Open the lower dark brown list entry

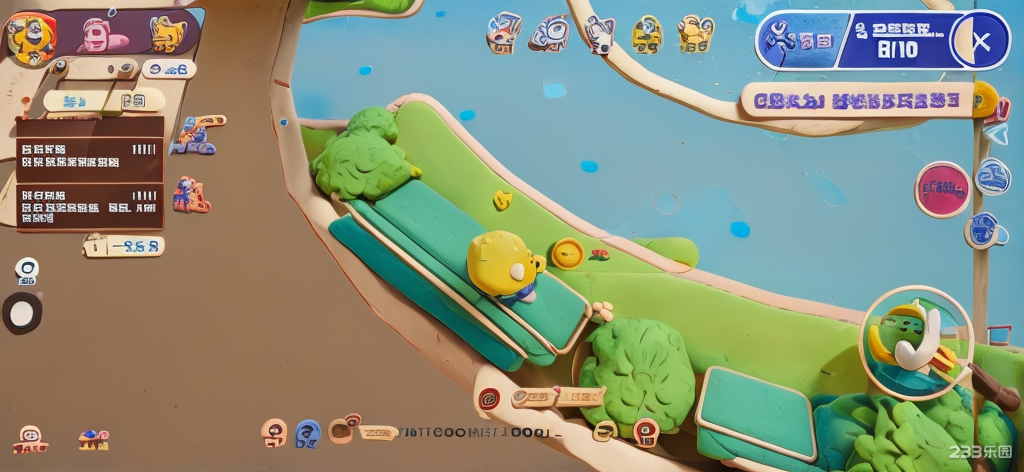(89, 205)
